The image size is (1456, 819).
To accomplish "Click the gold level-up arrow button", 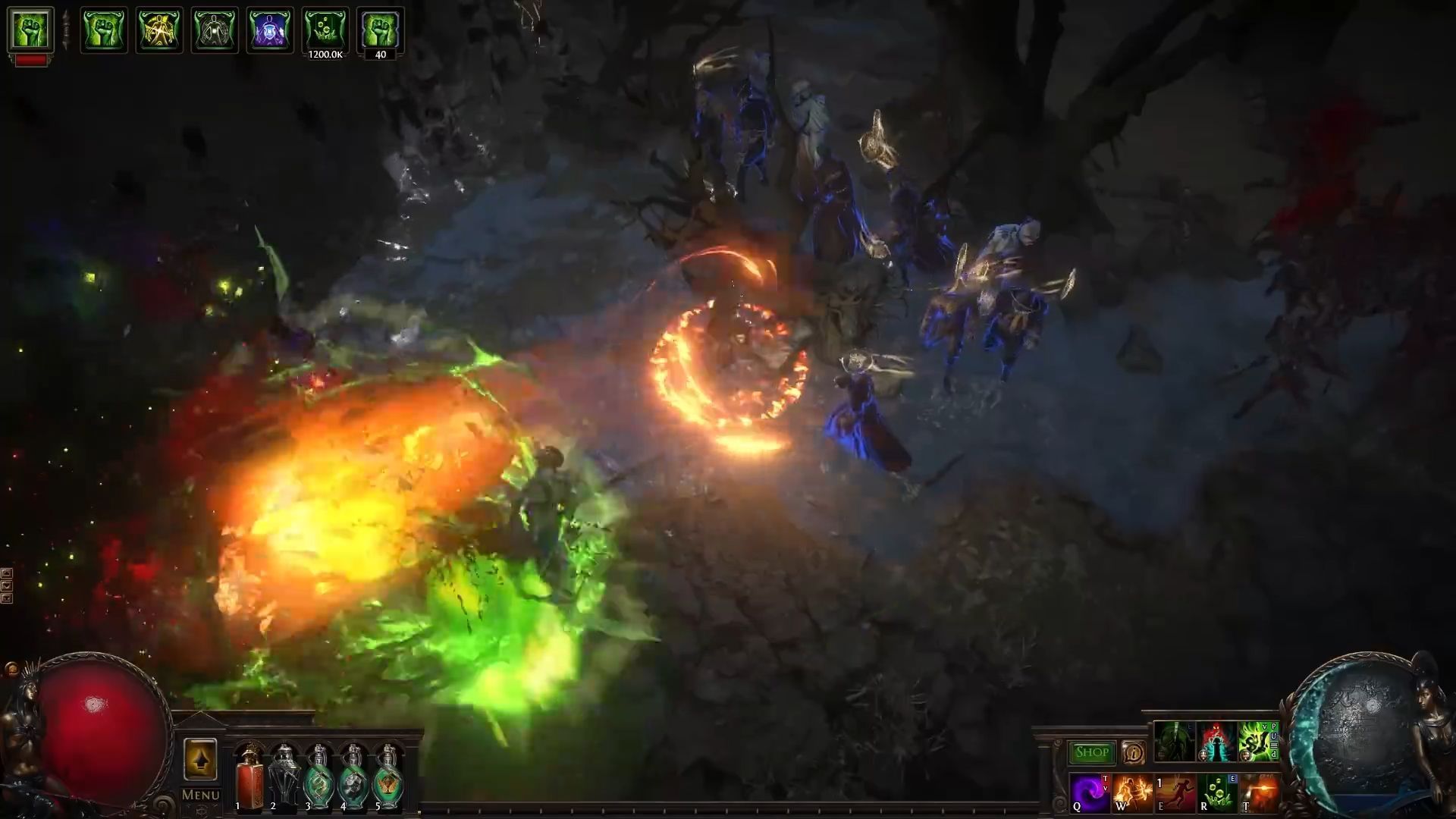I will (x=200, y=759).
